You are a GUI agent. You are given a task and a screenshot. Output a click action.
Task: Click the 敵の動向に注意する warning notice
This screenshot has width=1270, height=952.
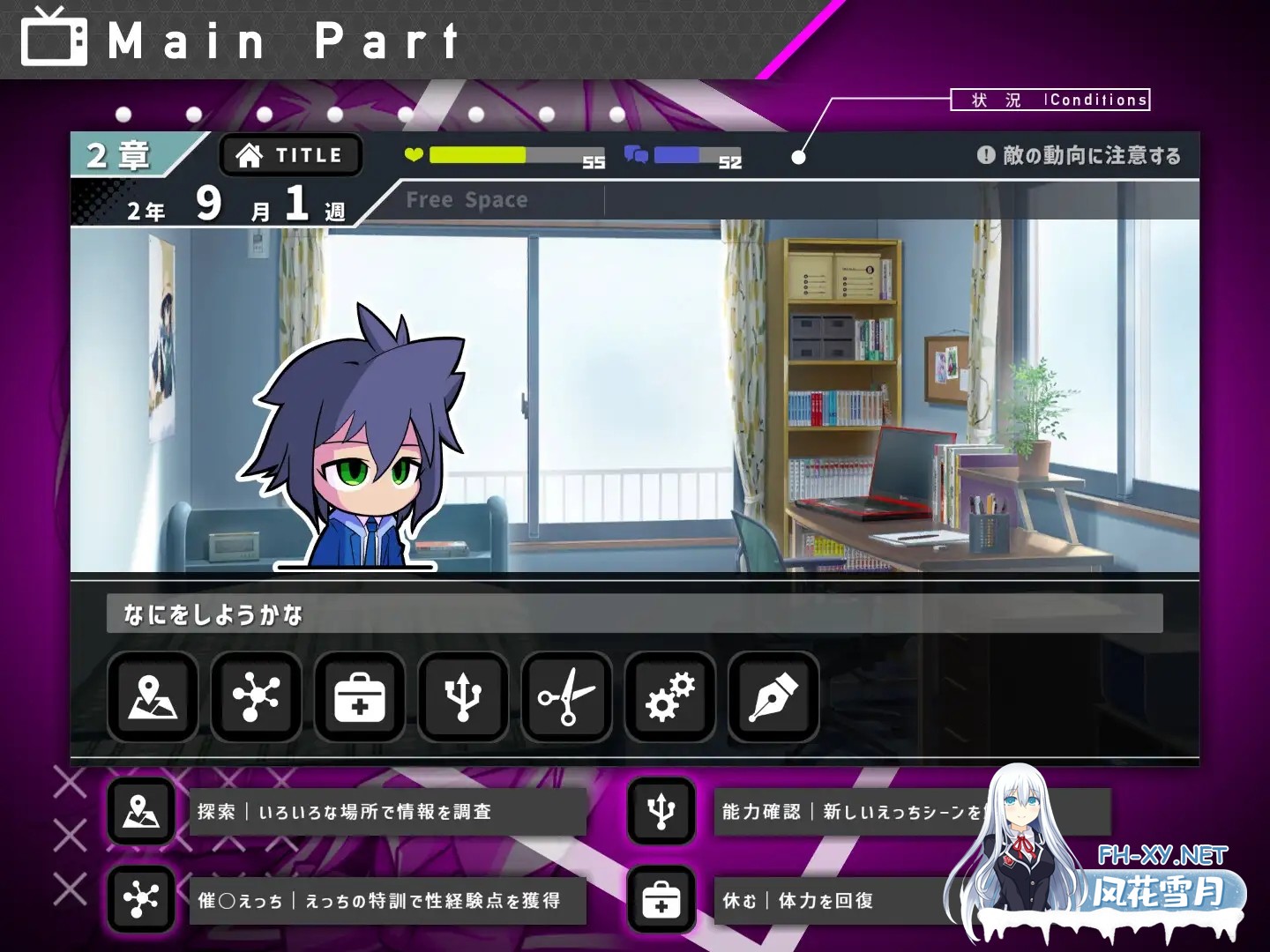point(1082,155)
